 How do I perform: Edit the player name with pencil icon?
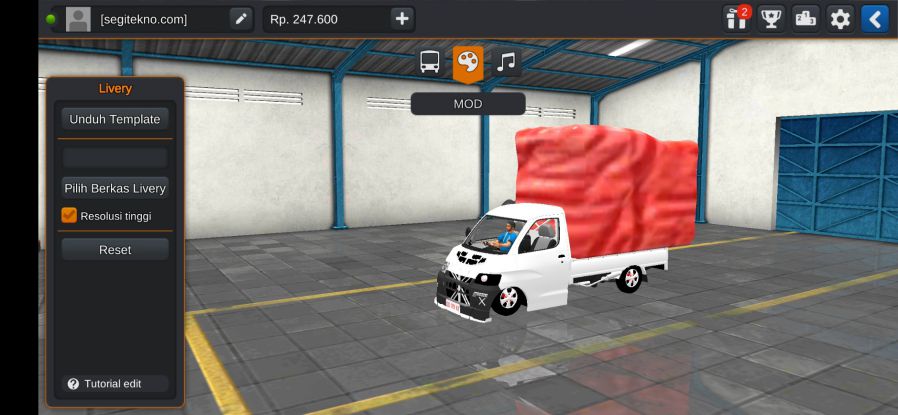pyautogui.click(x=241, y=19)
